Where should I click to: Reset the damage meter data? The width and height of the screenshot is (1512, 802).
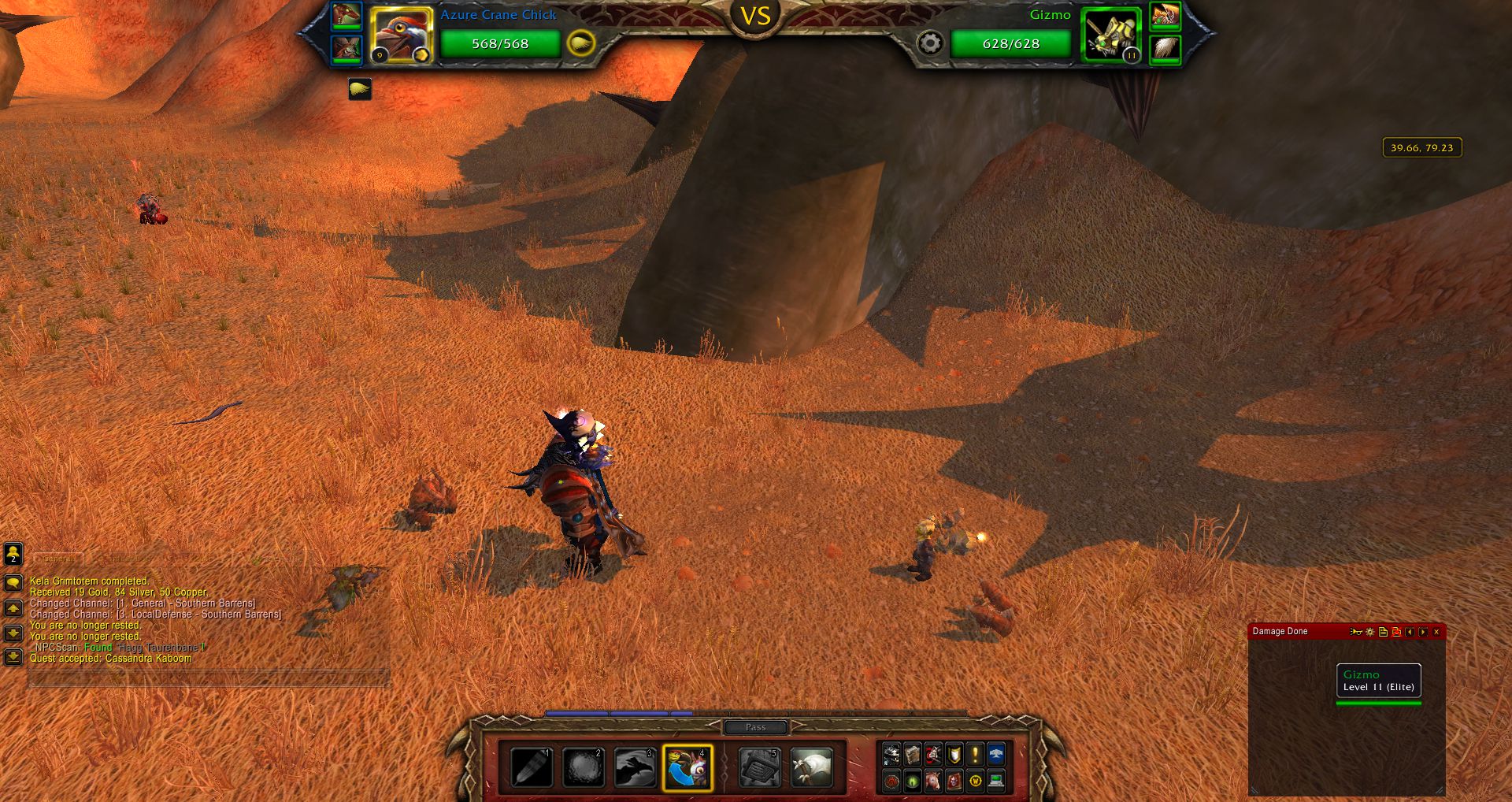pos(1396,632)
